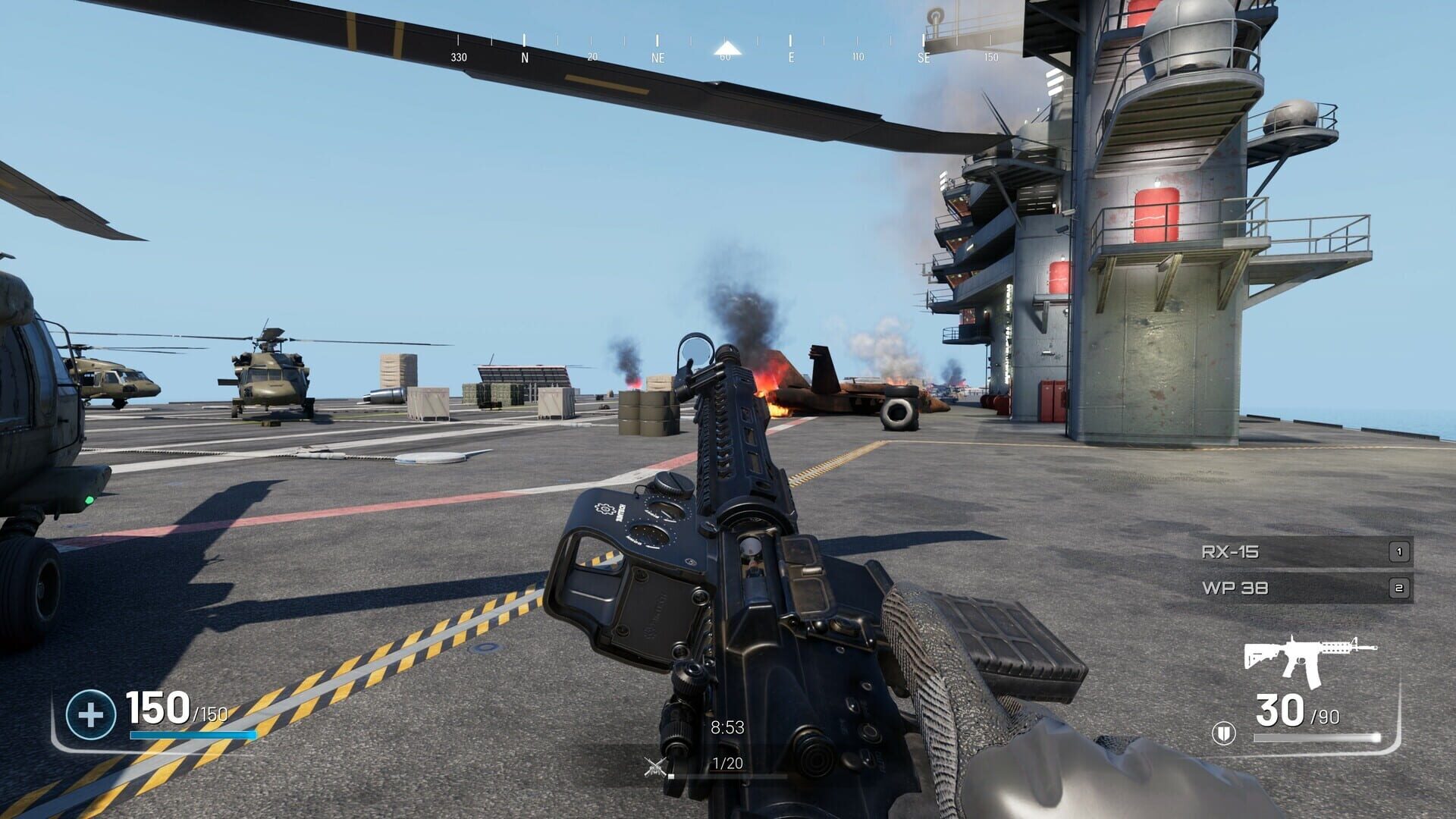Viewport: 1456px width, 819px height.
Task: Click the blue health progress bar
Action: click(x=192, y=735)
